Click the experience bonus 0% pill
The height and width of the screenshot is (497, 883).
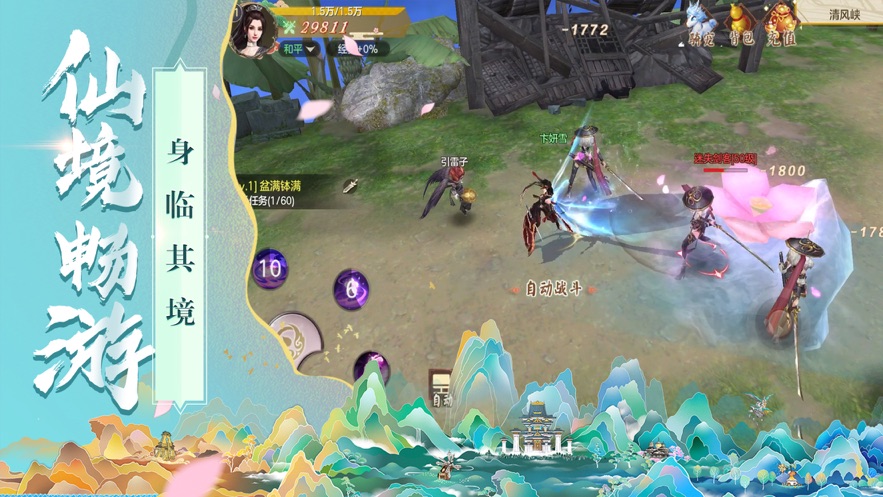point(356,48)
